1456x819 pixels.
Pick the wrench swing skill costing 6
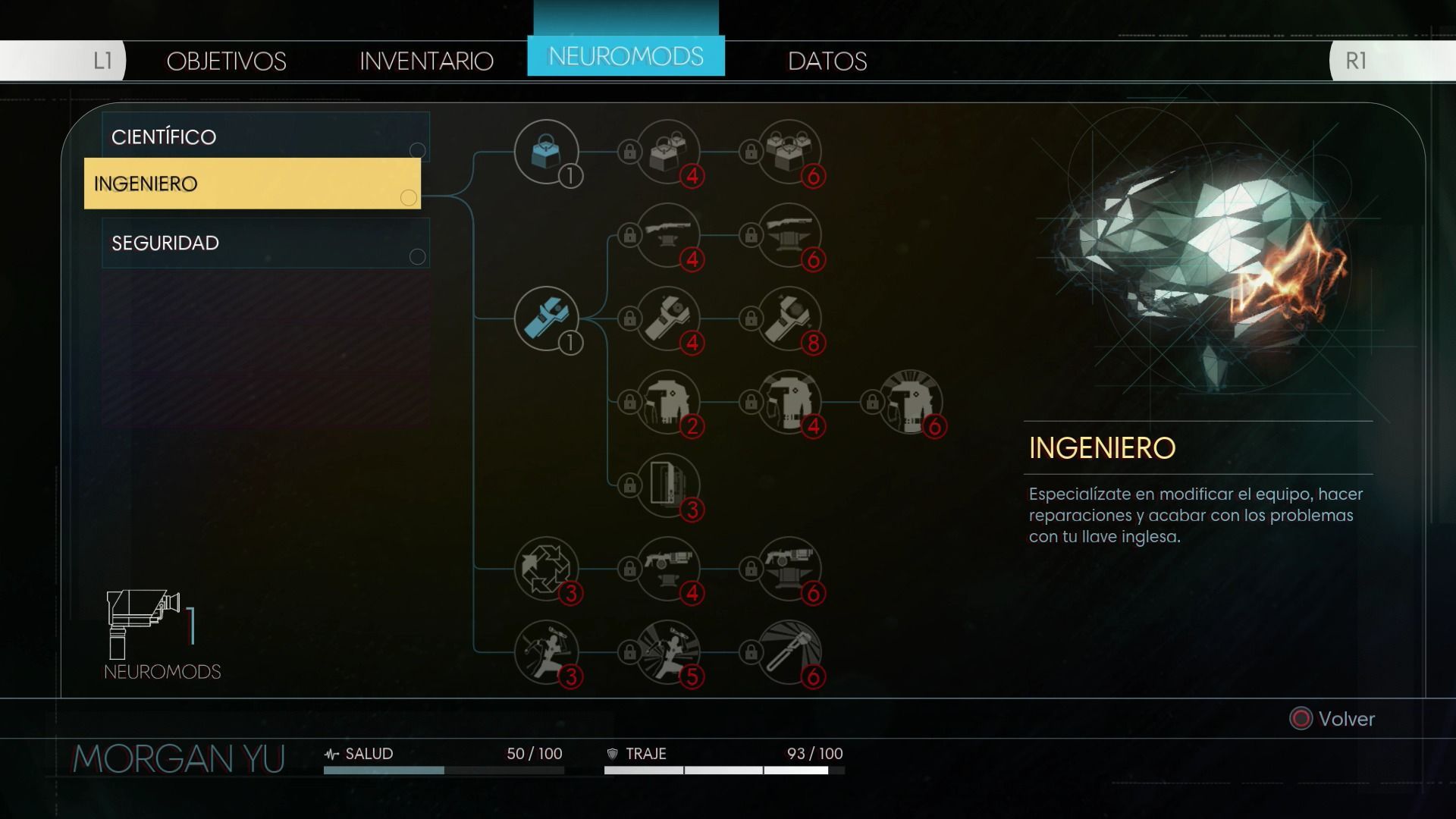789,652
